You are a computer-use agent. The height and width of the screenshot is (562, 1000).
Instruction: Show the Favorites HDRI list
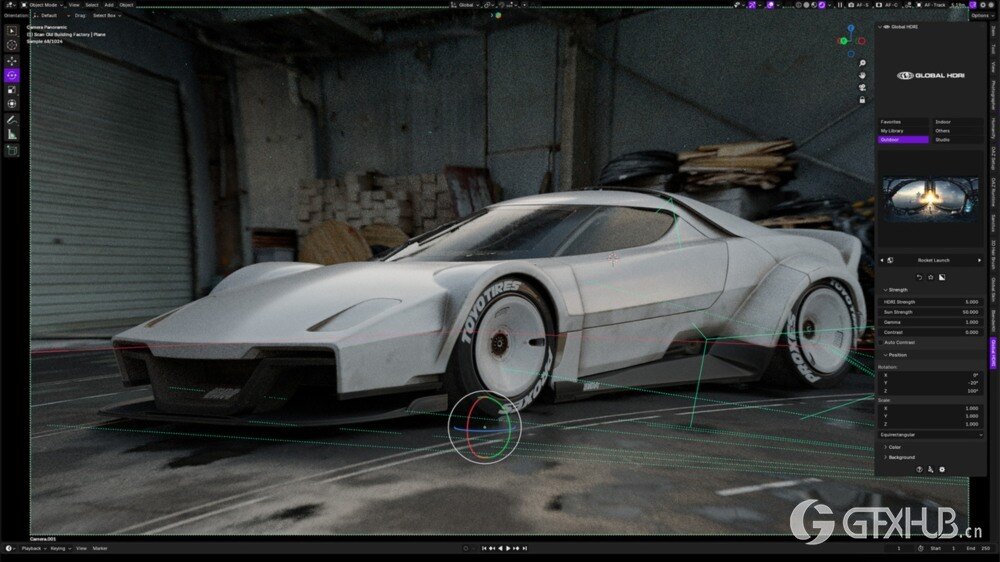(903, 122)
